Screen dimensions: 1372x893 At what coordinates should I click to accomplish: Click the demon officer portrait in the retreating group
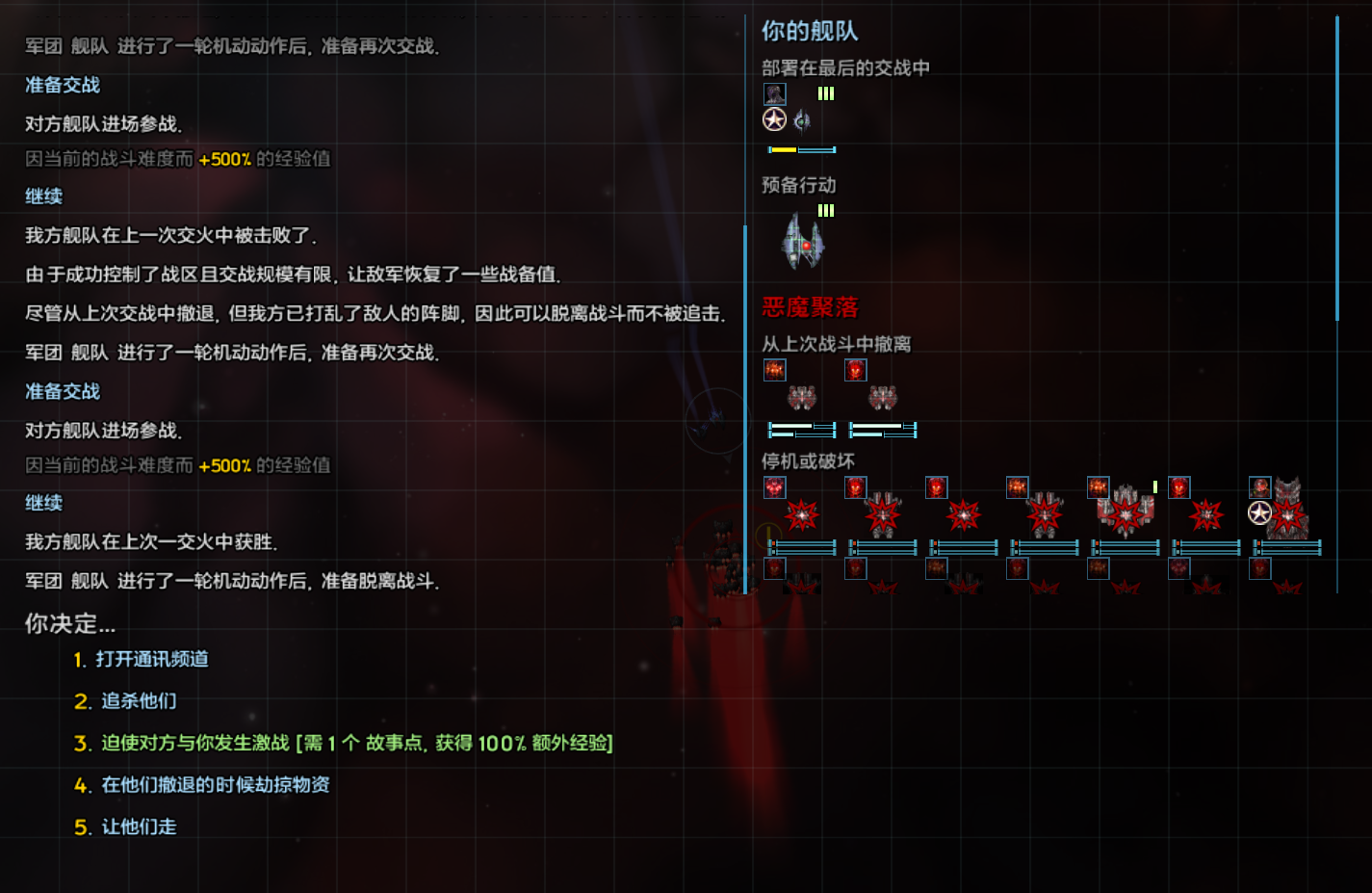click(x=774, y=370)
